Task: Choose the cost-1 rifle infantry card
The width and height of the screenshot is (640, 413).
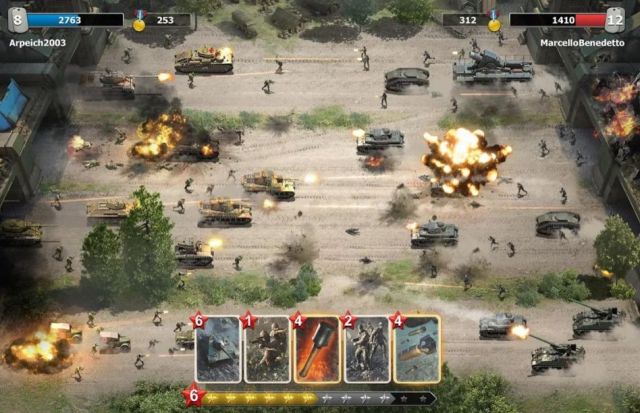Action: click(x=268, y=350)
